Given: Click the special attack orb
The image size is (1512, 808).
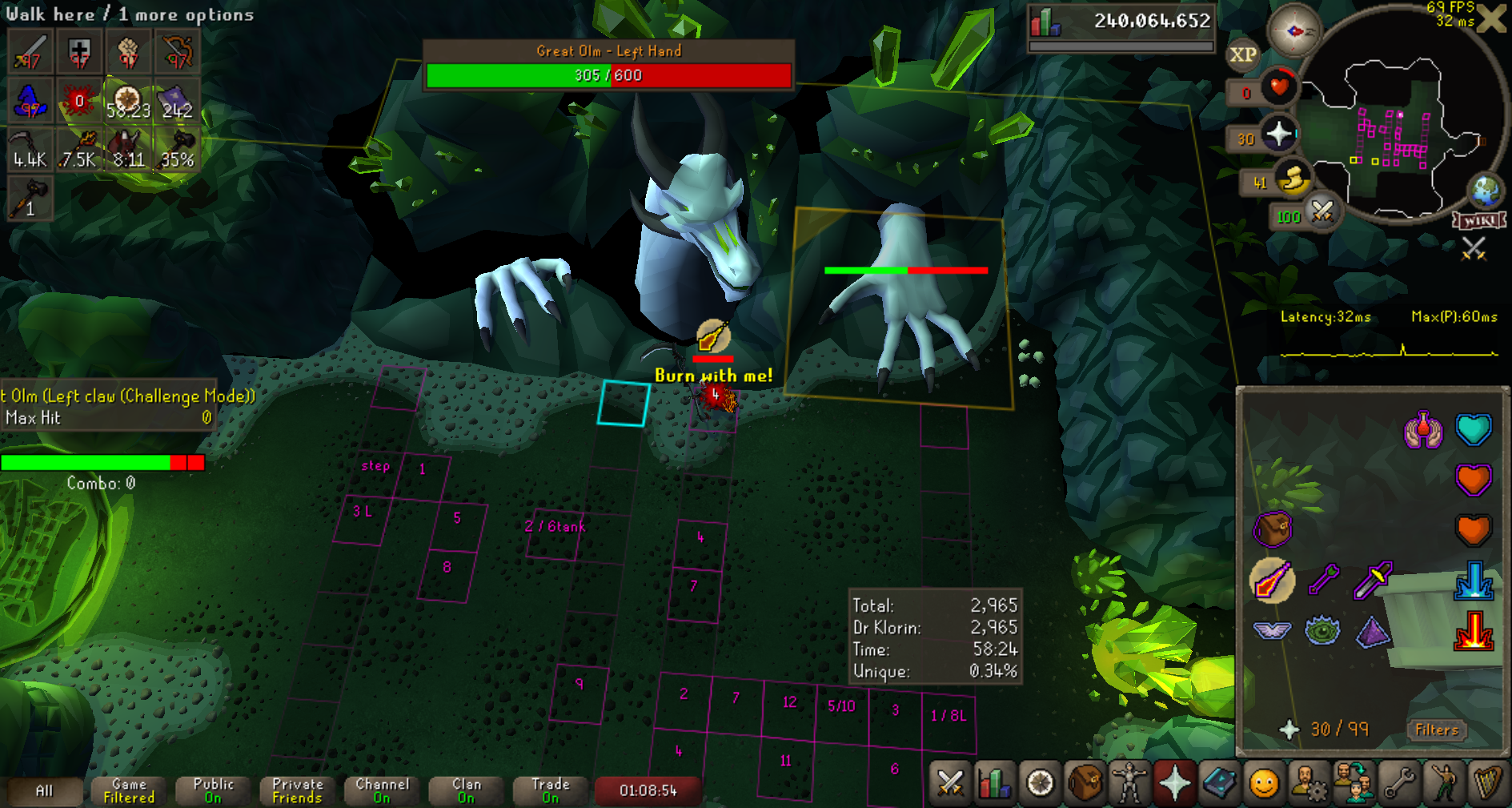Looking at the screenshot, I should [x=1322, y=213].
